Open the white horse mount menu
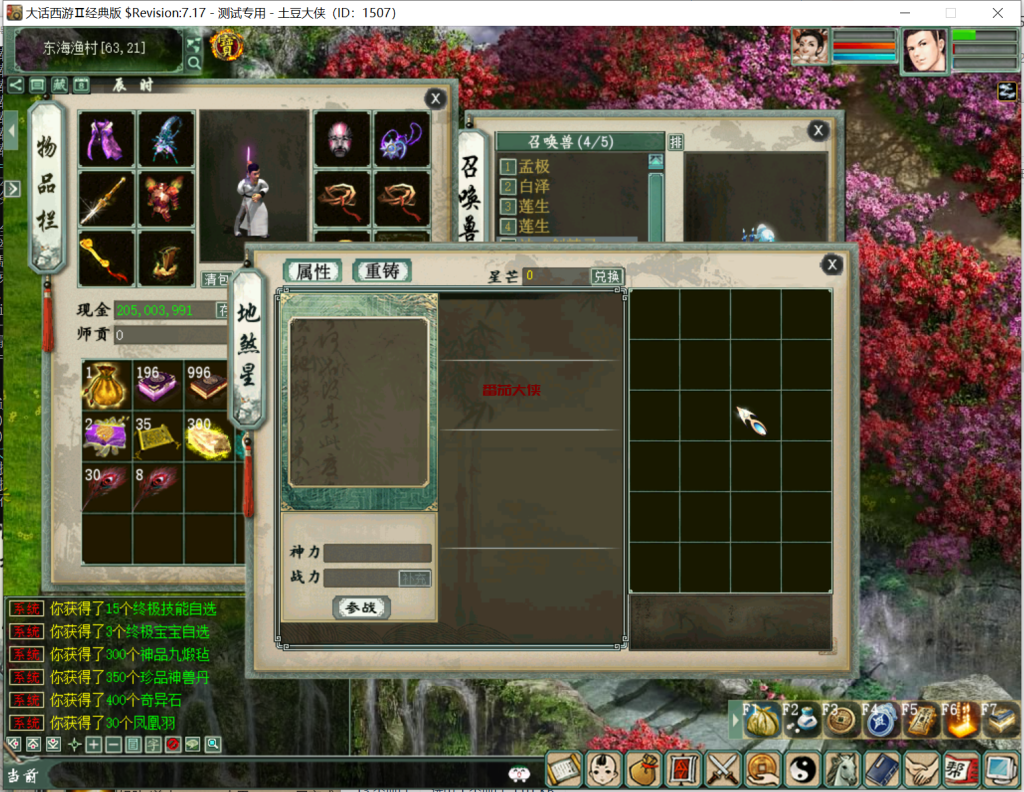The image size is (1024, 792). [x=842, y=769]
